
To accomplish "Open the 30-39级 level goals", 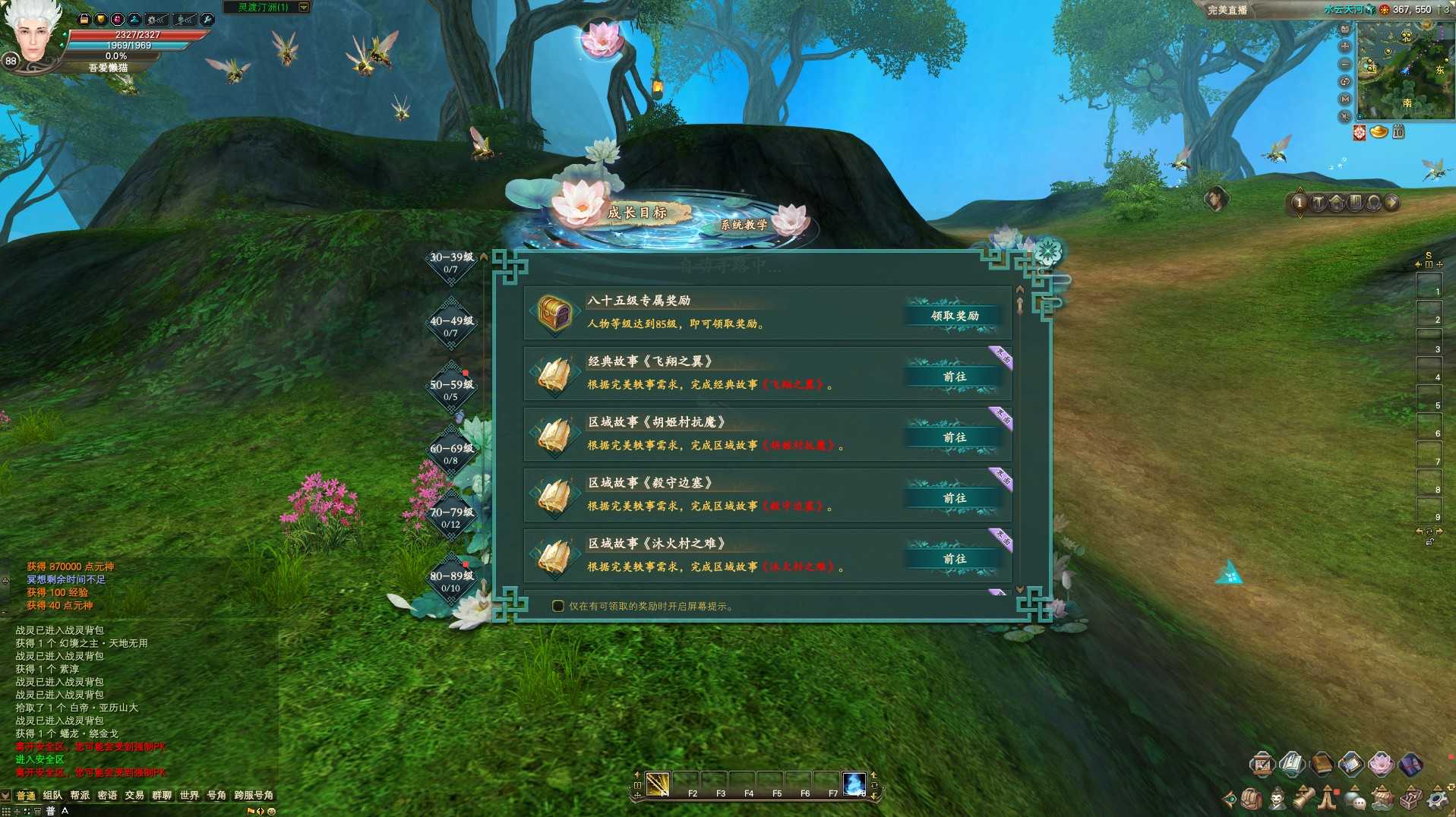I will coord(451,263).
